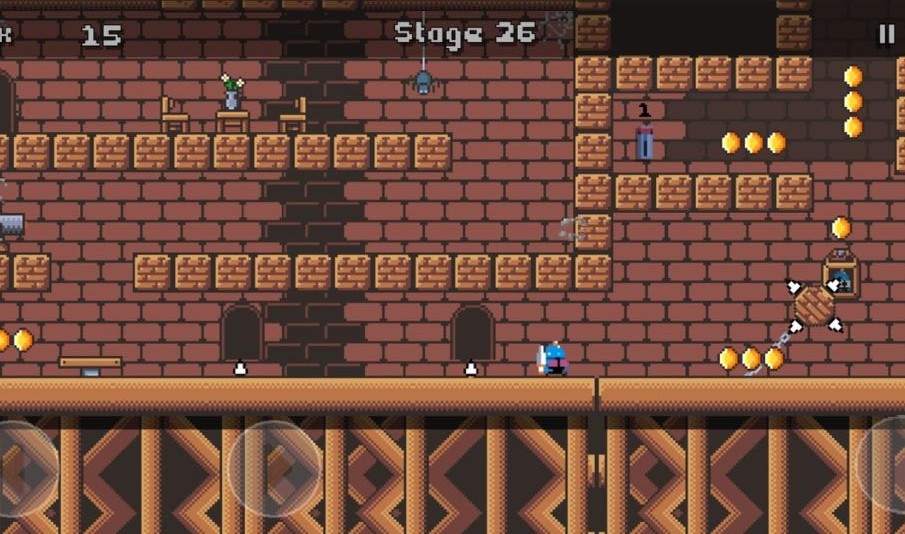The height and width of the screenshot is (534, 905).
Task: Tap the move-right arrow touch button
Action: 276,468
